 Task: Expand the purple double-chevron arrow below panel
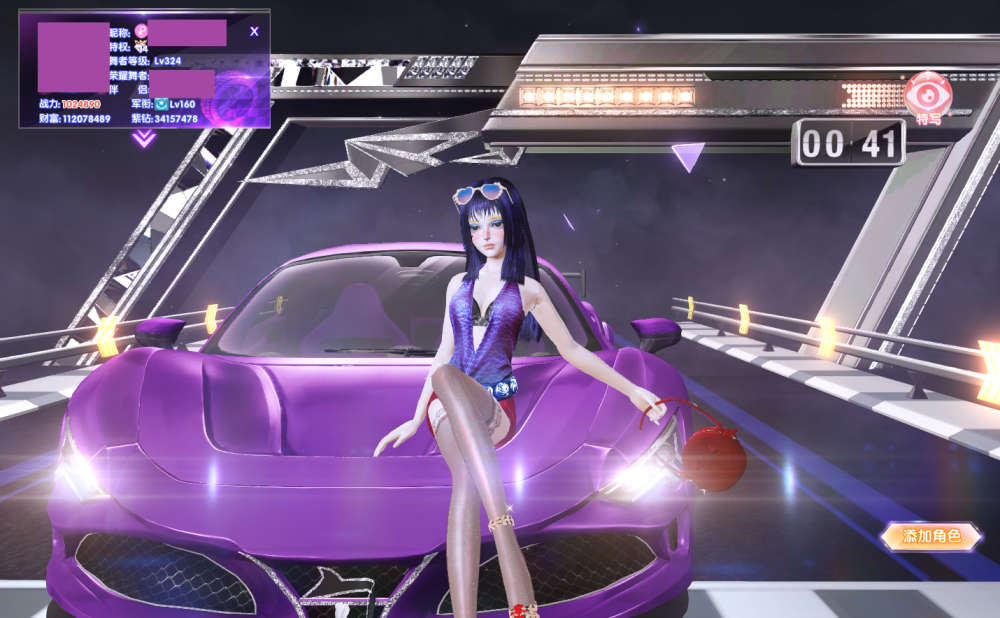pos(144,139)
